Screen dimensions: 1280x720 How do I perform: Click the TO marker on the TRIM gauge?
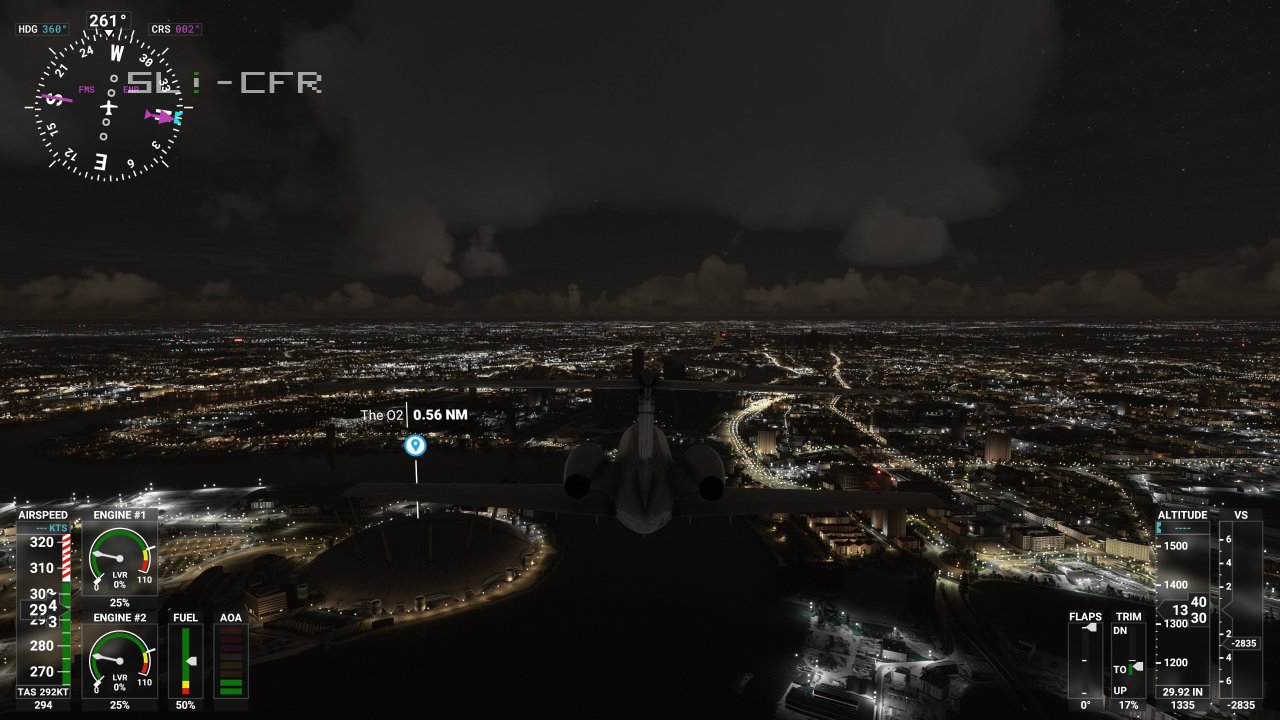[x=1131, y=668]
